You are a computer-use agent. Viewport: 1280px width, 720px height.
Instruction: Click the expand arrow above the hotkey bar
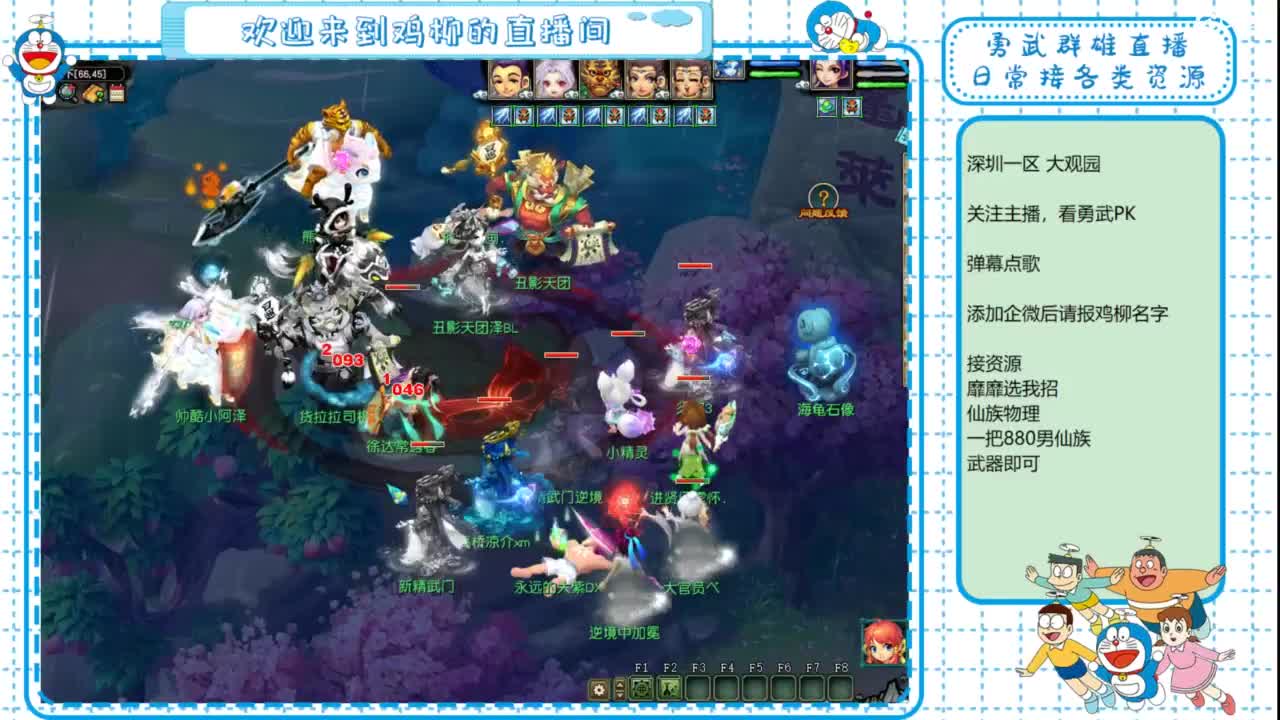point(619,685)
